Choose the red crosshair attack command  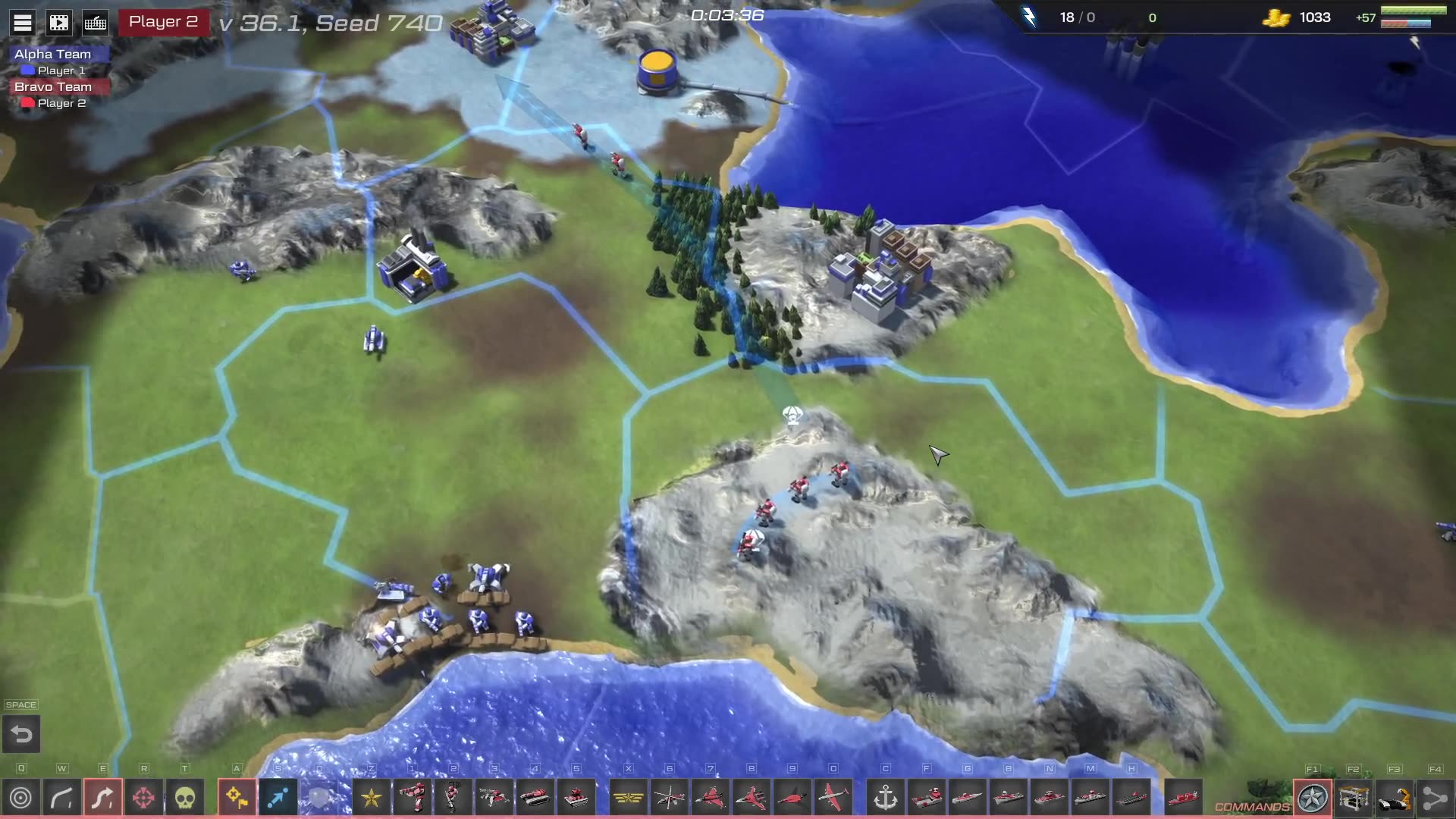click(x=144, y=798)
